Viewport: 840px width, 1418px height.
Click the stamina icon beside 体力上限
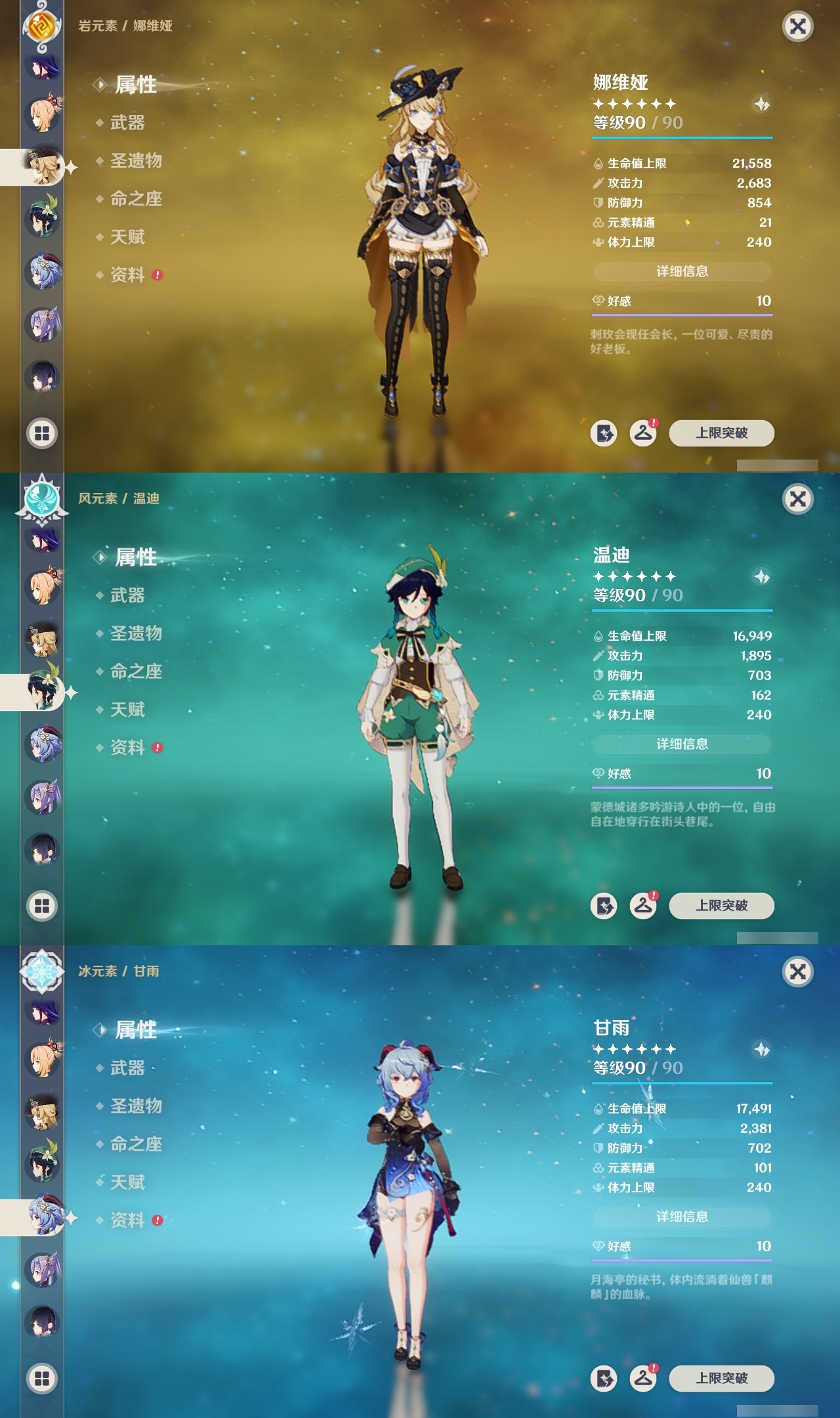[x=597, y=242]
